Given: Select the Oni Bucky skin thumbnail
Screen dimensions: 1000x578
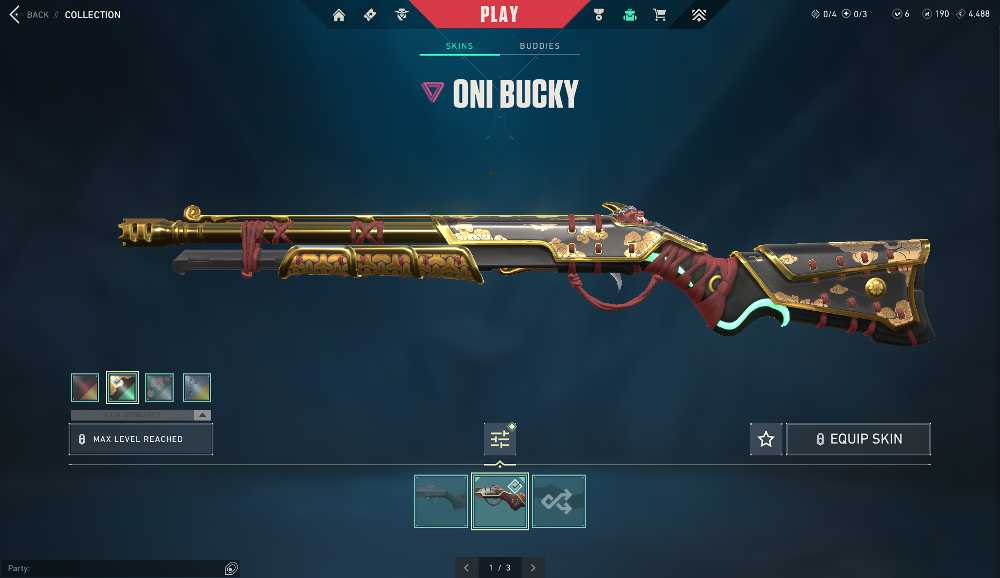Looking at the screenshot, I should pyautogui.click(x=500, y=501).
